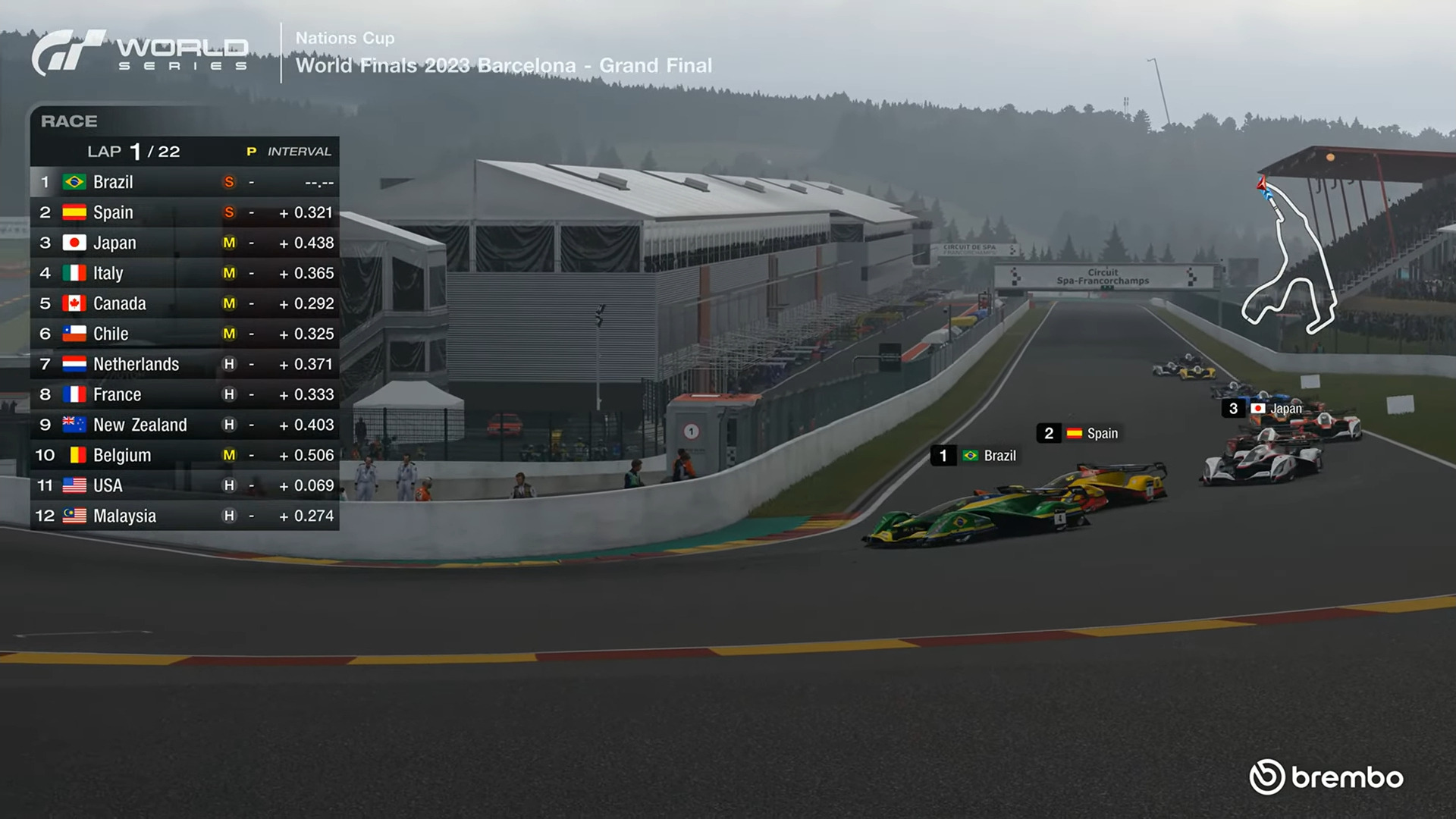The width and height of the screenshot is (1456, 819).
Task: Click Italy in the race standings
Action: point(184,273)
